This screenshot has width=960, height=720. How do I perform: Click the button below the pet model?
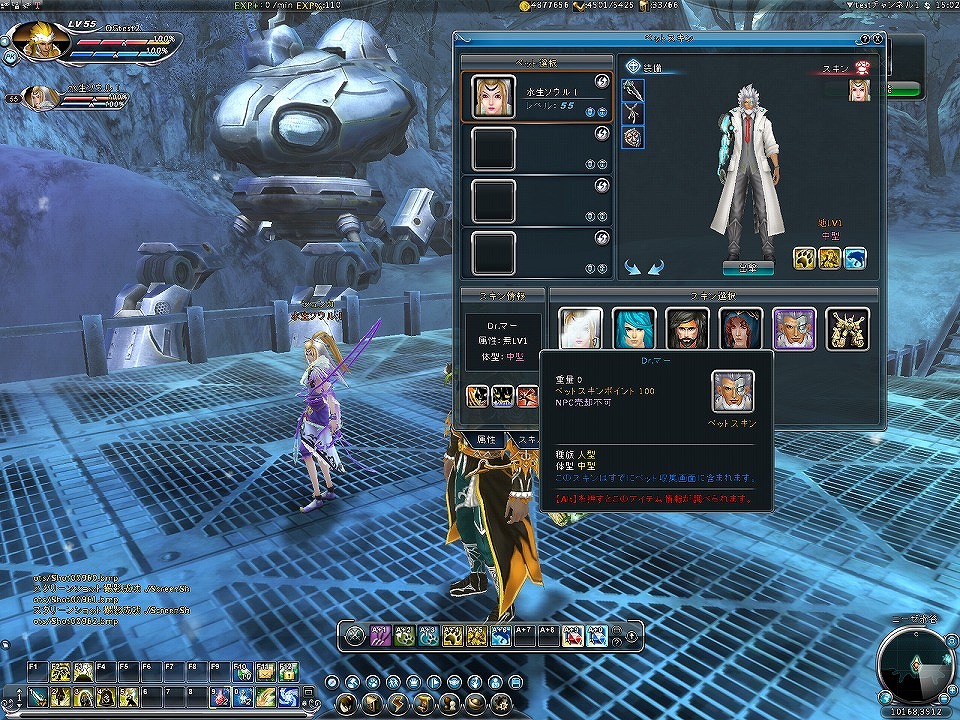(743, 267)
